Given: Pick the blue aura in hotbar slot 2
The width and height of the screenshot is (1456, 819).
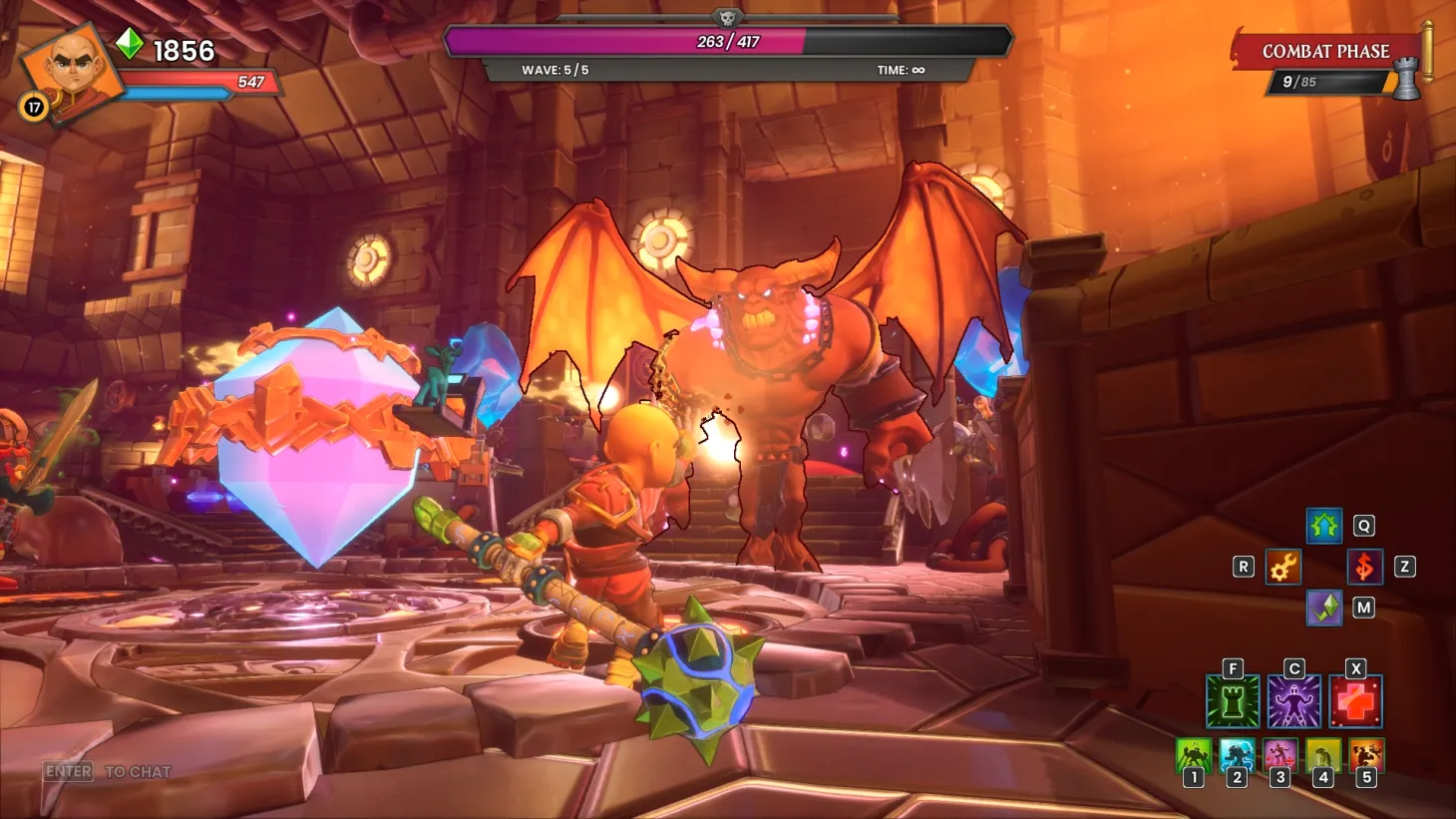Looking at the screenshot, I should pyautogui.click(x=1236, y=756).
